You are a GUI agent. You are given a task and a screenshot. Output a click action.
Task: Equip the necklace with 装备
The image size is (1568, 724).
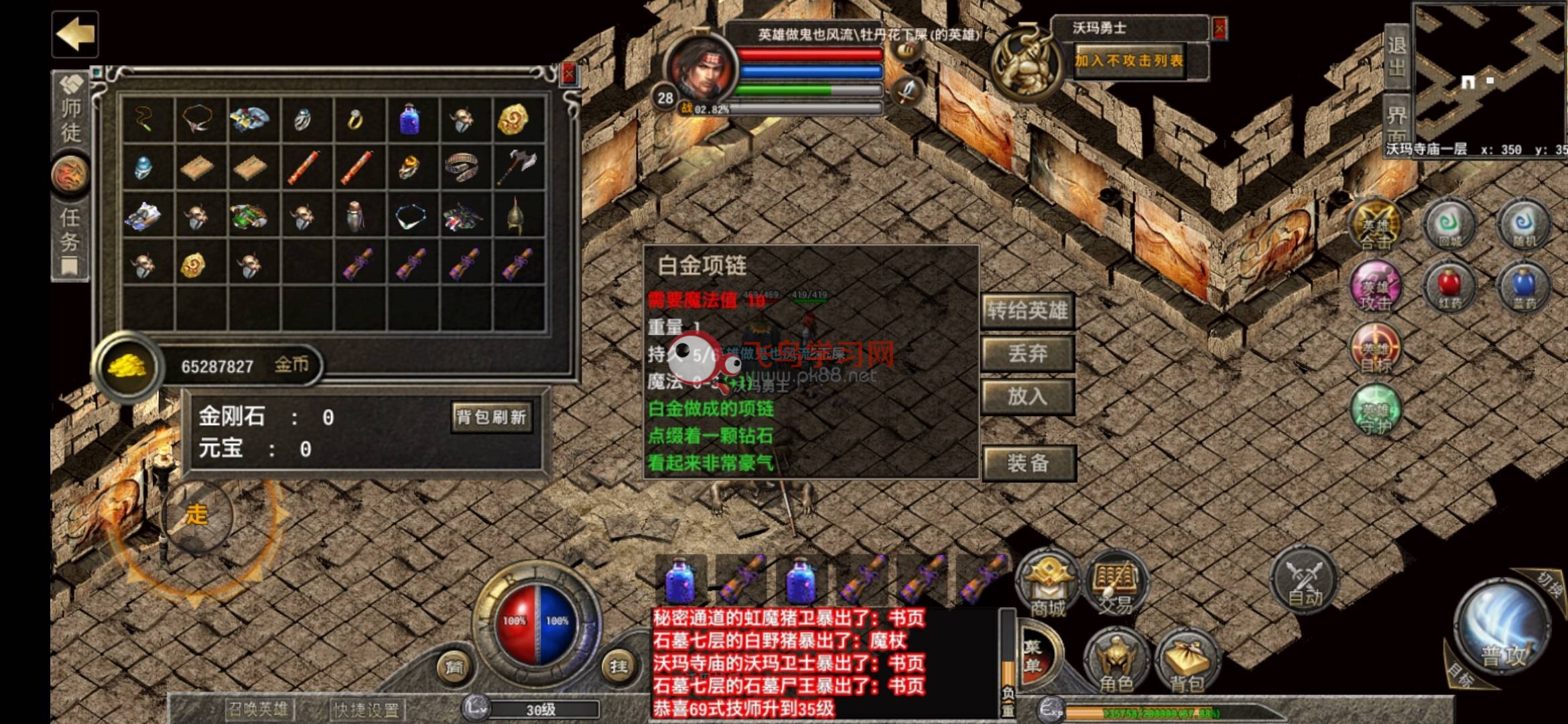tap(1028, 463)
